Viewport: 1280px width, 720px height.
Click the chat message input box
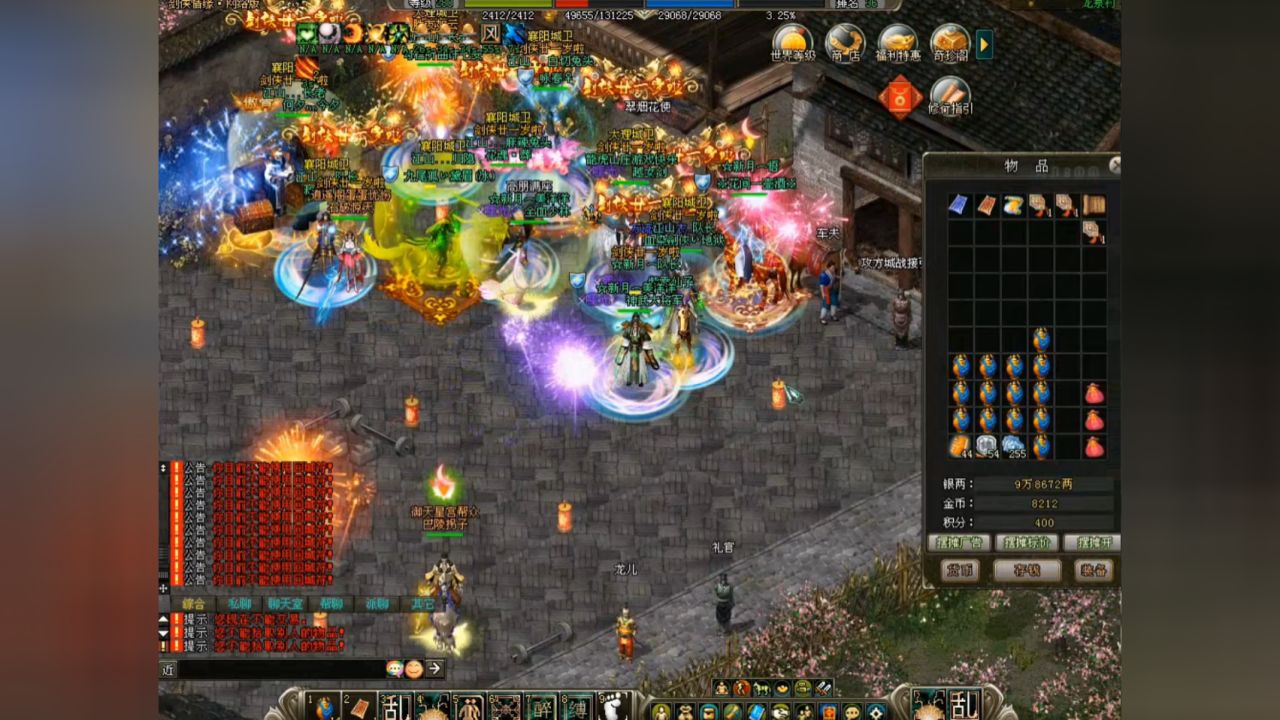[280, 669]
